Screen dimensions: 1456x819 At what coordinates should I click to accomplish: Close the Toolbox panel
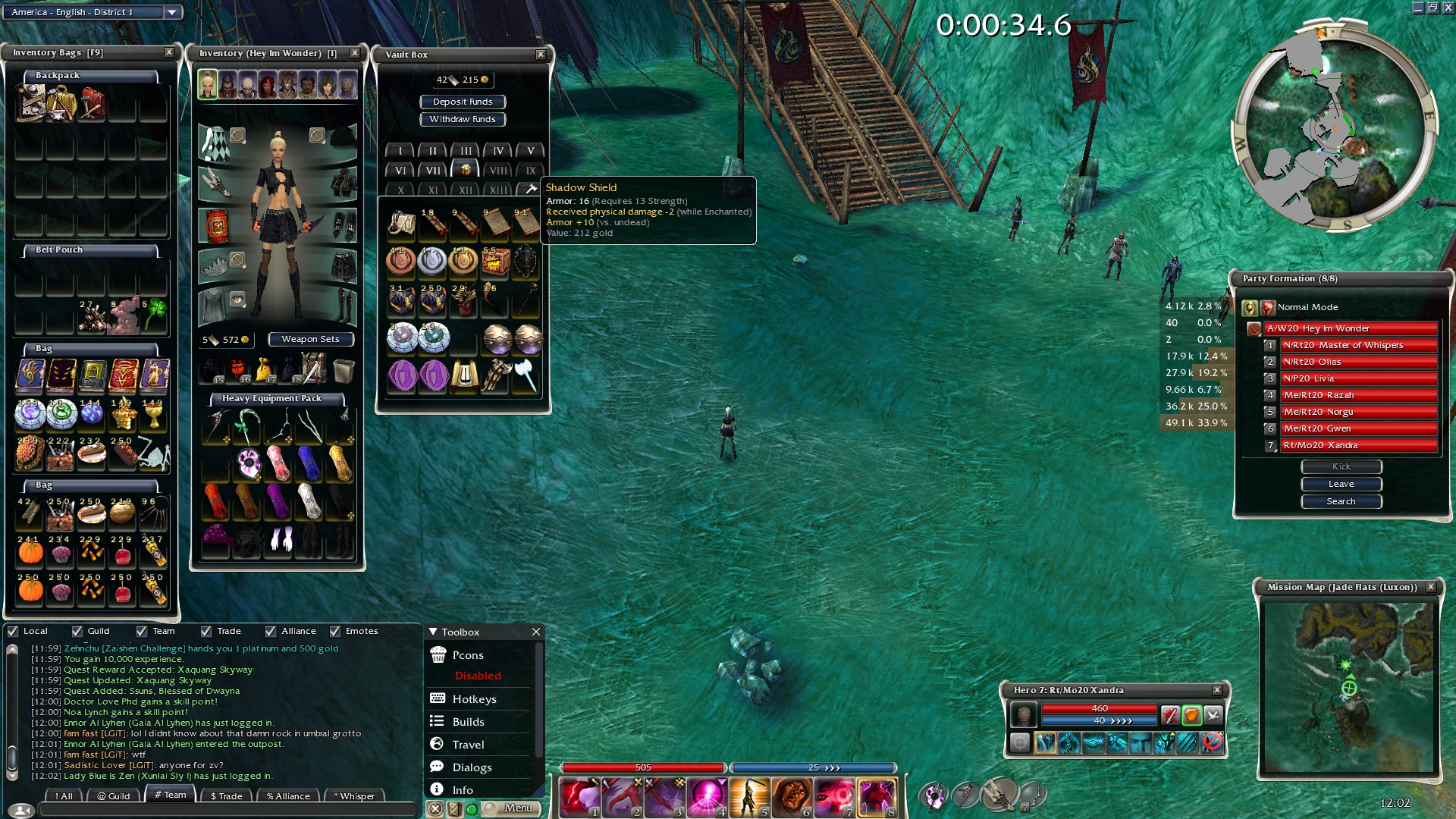[536, 632]
